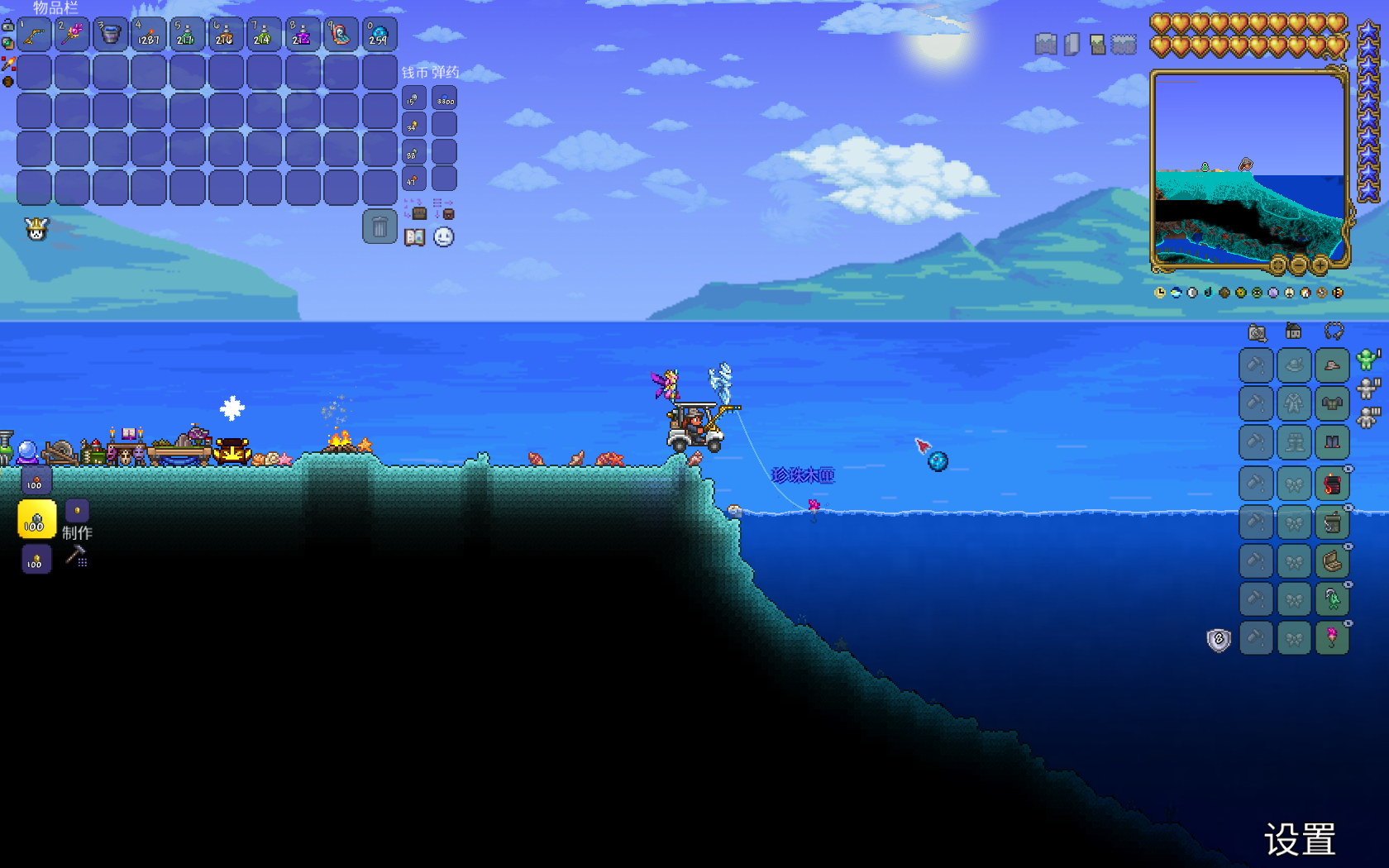
Task: Open the bestiary book
Action: tap(414, 238)
